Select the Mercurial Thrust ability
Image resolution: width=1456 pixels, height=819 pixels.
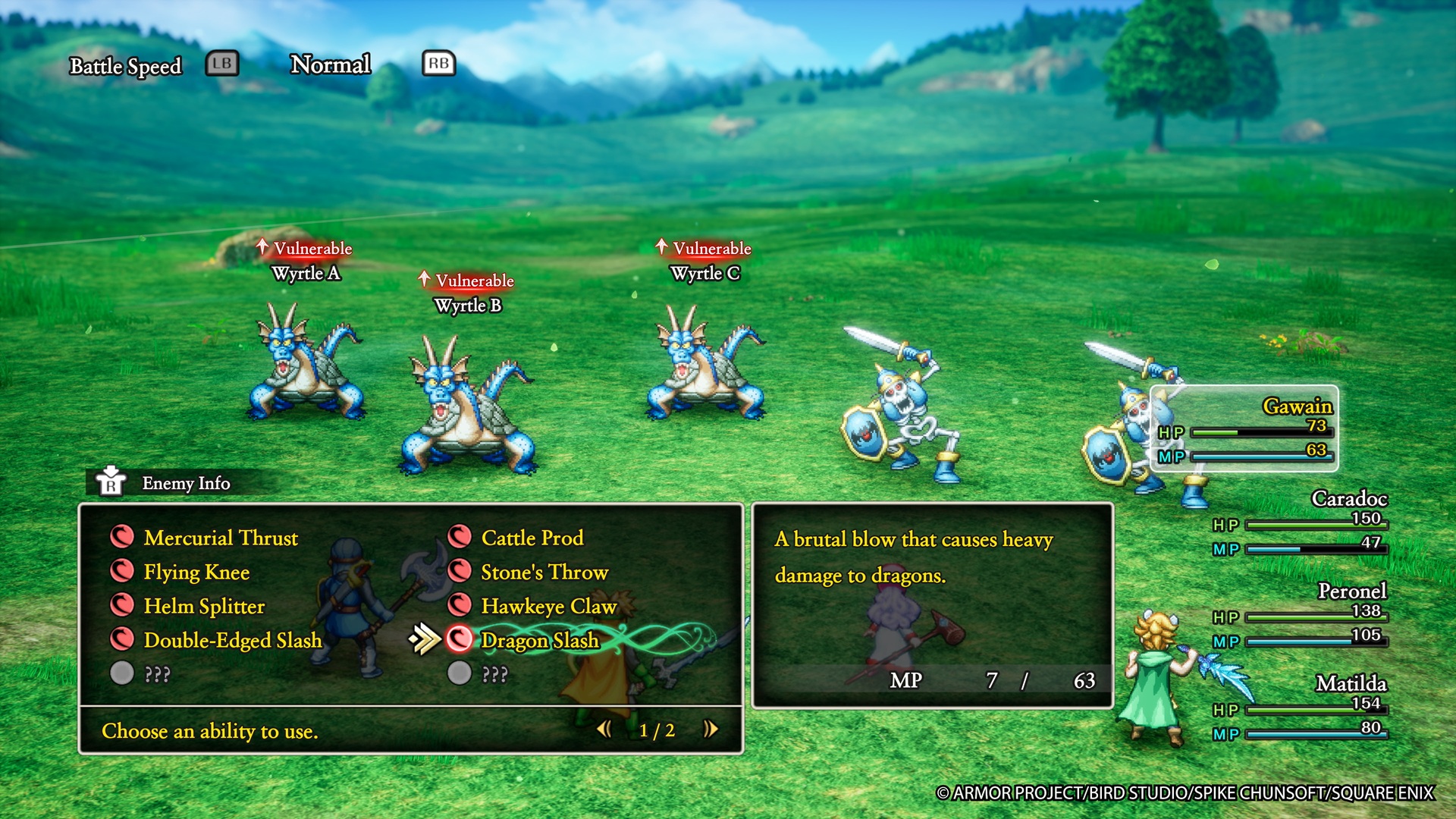[220, 538]
